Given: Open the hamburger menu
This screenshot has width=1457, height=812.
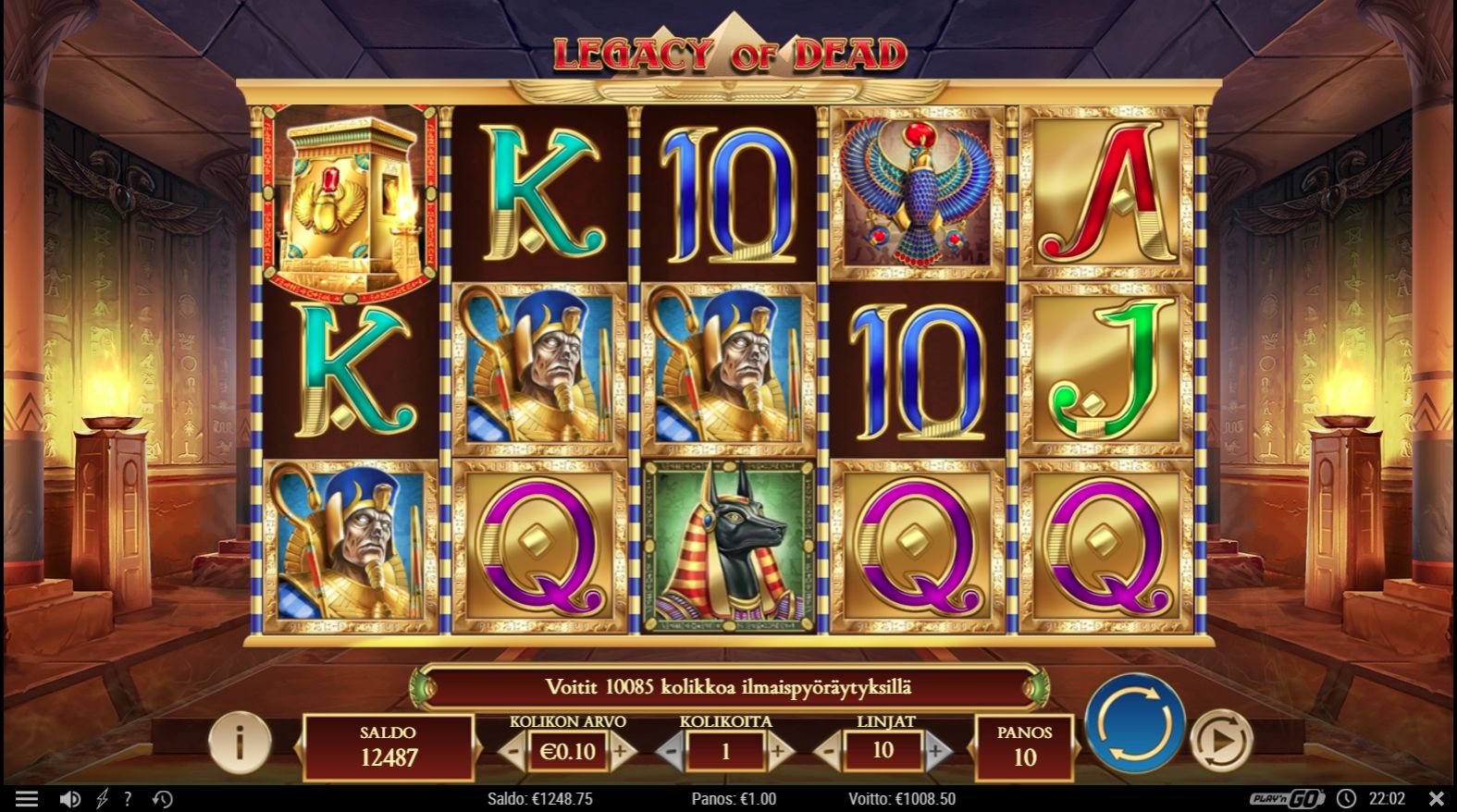Looking at the screenshot, I should click(27, 799).
